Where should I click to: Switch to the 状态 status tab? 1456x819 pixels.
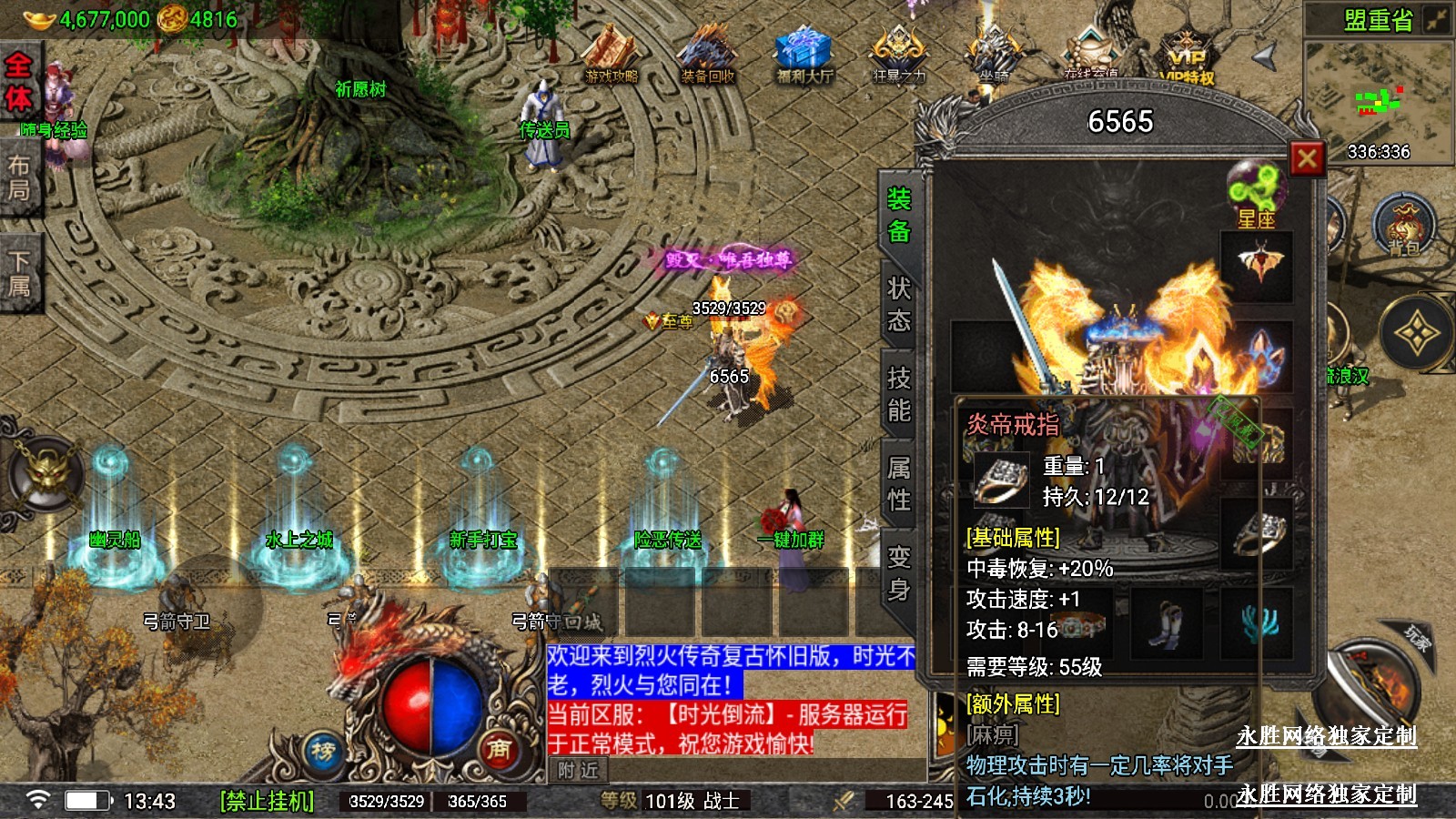pyautogui.click(x=899, y=305)
